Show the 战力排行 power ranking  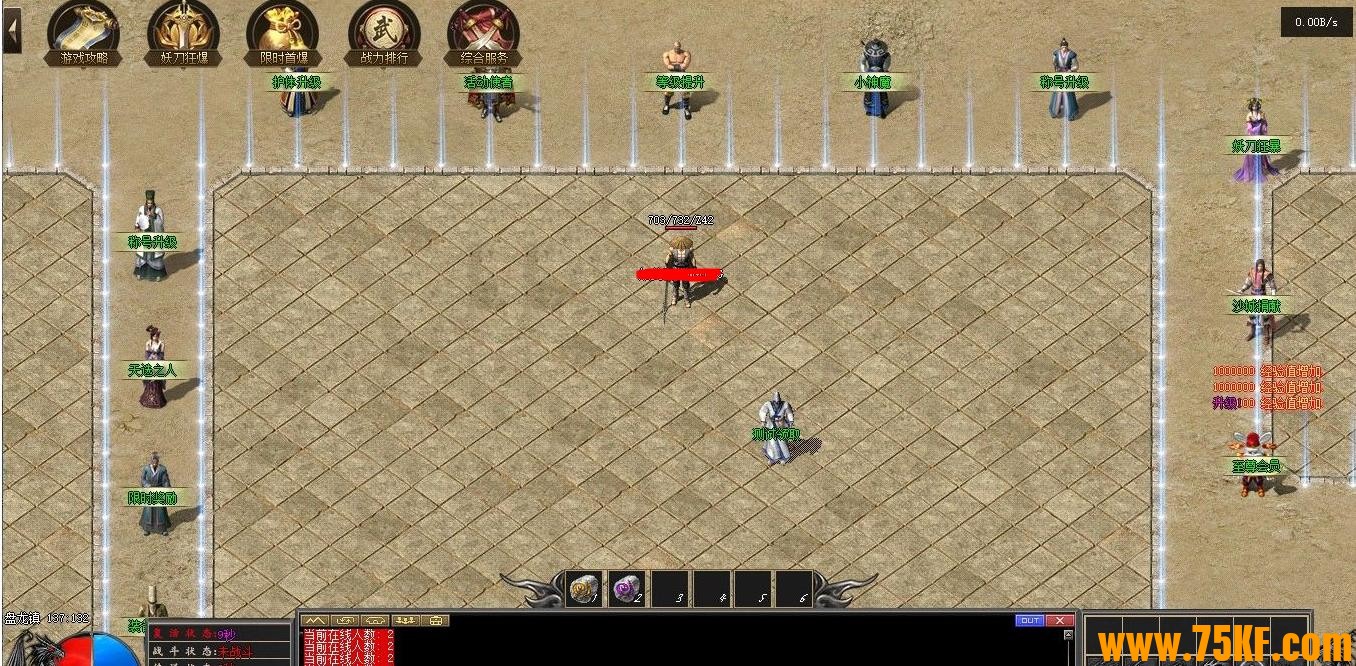tap(384, 32)
